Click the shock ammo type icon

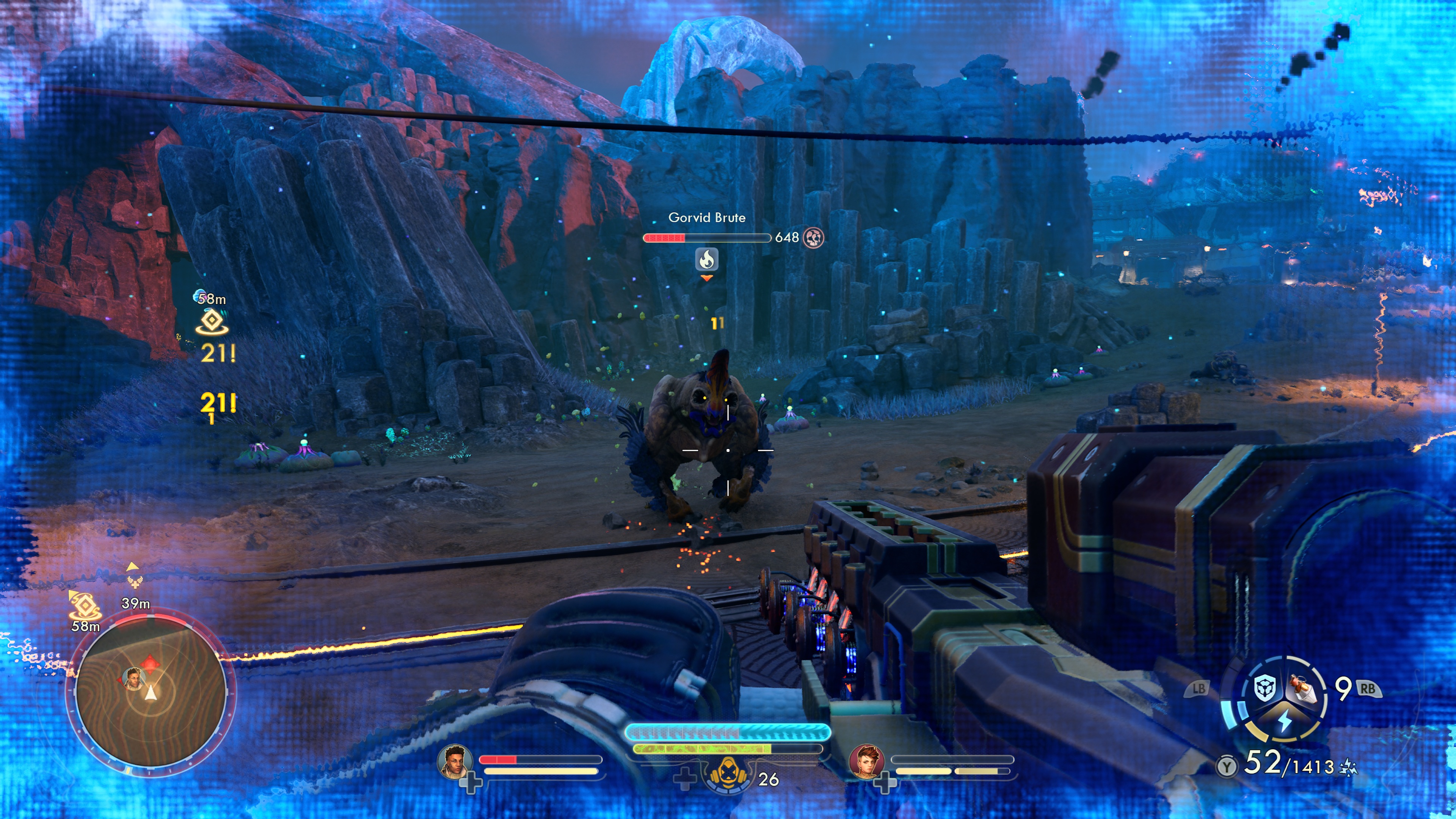(1348, 767)
